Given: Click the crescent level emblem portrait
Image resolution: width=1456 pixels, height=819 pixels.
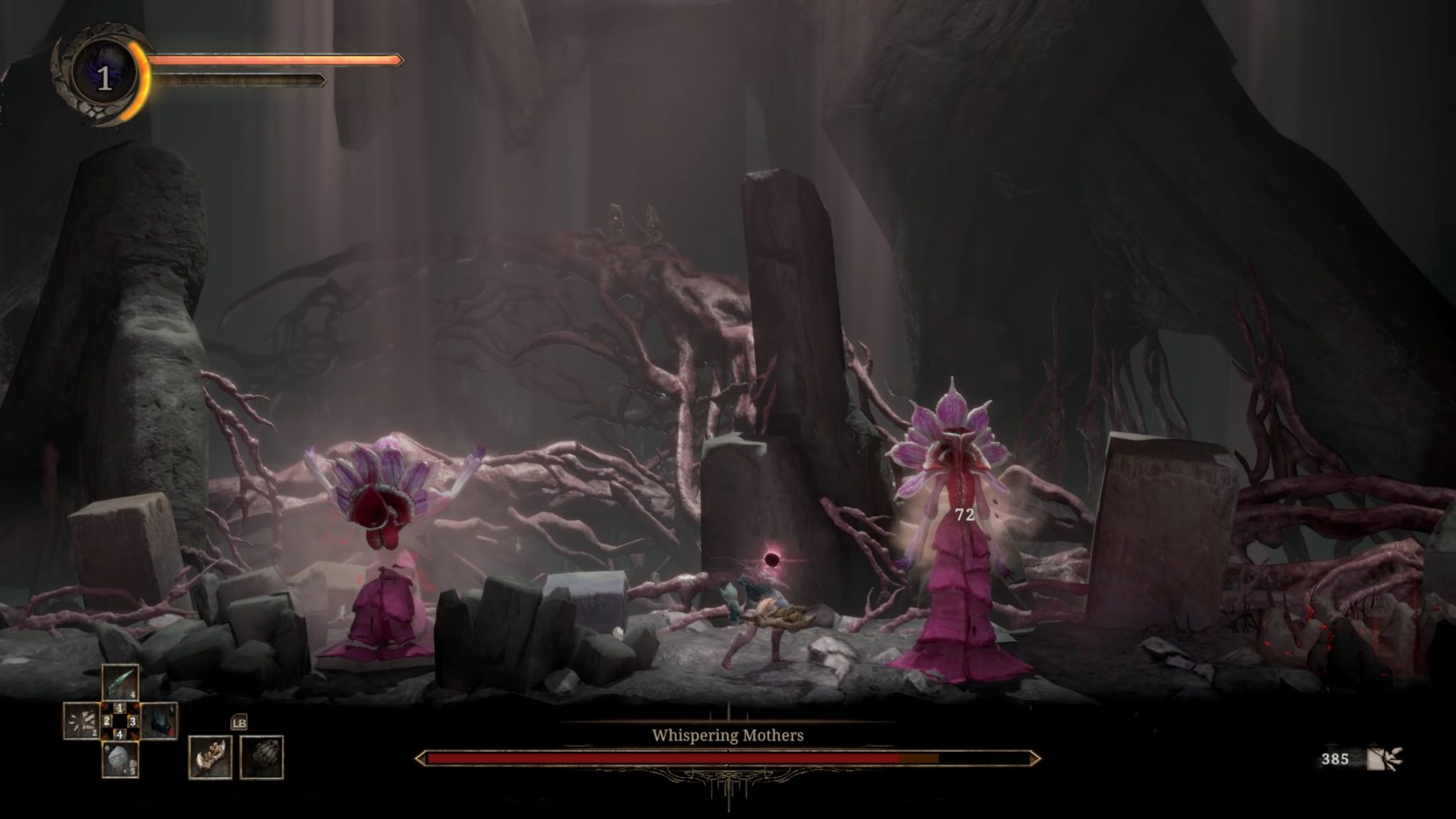Looking at the screenshot, I should [x=104, y=77].
